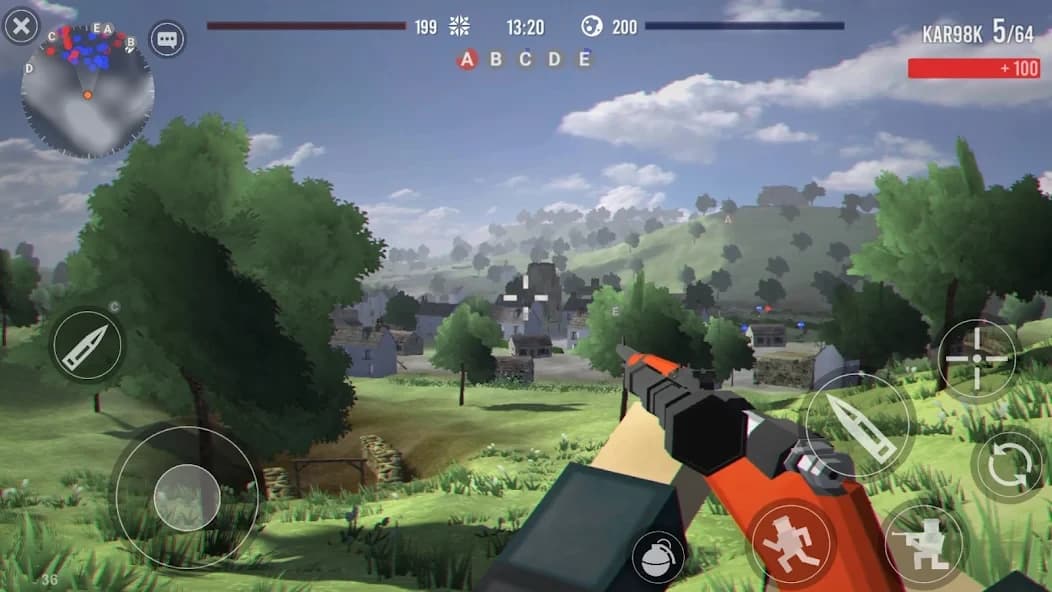The width and height of the screenshot is (1052, 592).
Task: Close the match with the X button
Action: pos(21,25)
